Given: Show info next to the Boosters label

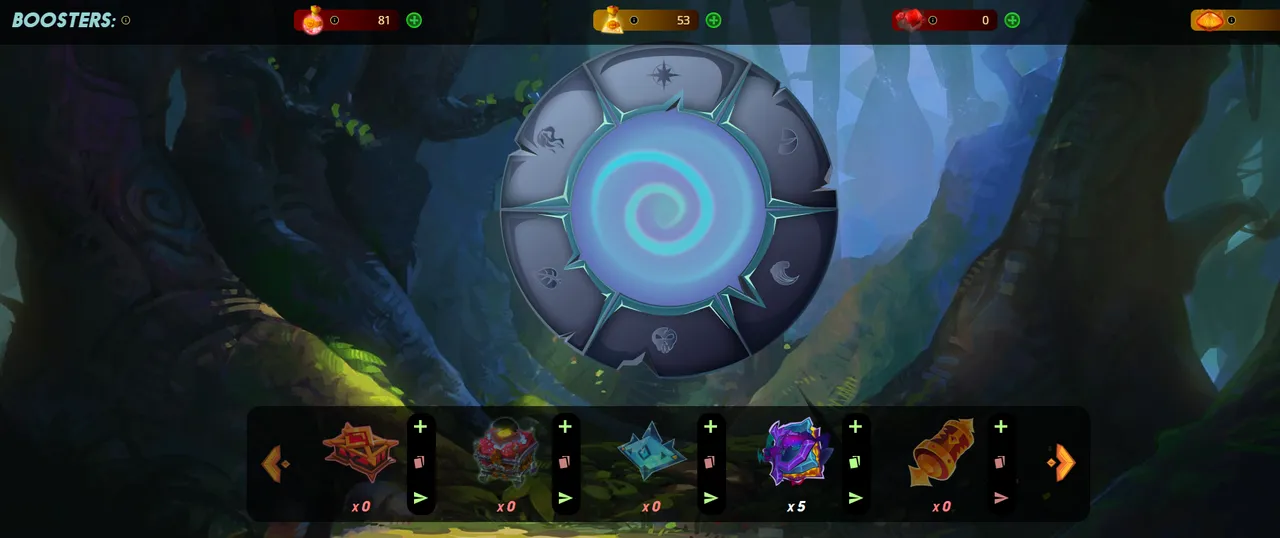Looking at the screenshot, I should (x=126, y=20).
